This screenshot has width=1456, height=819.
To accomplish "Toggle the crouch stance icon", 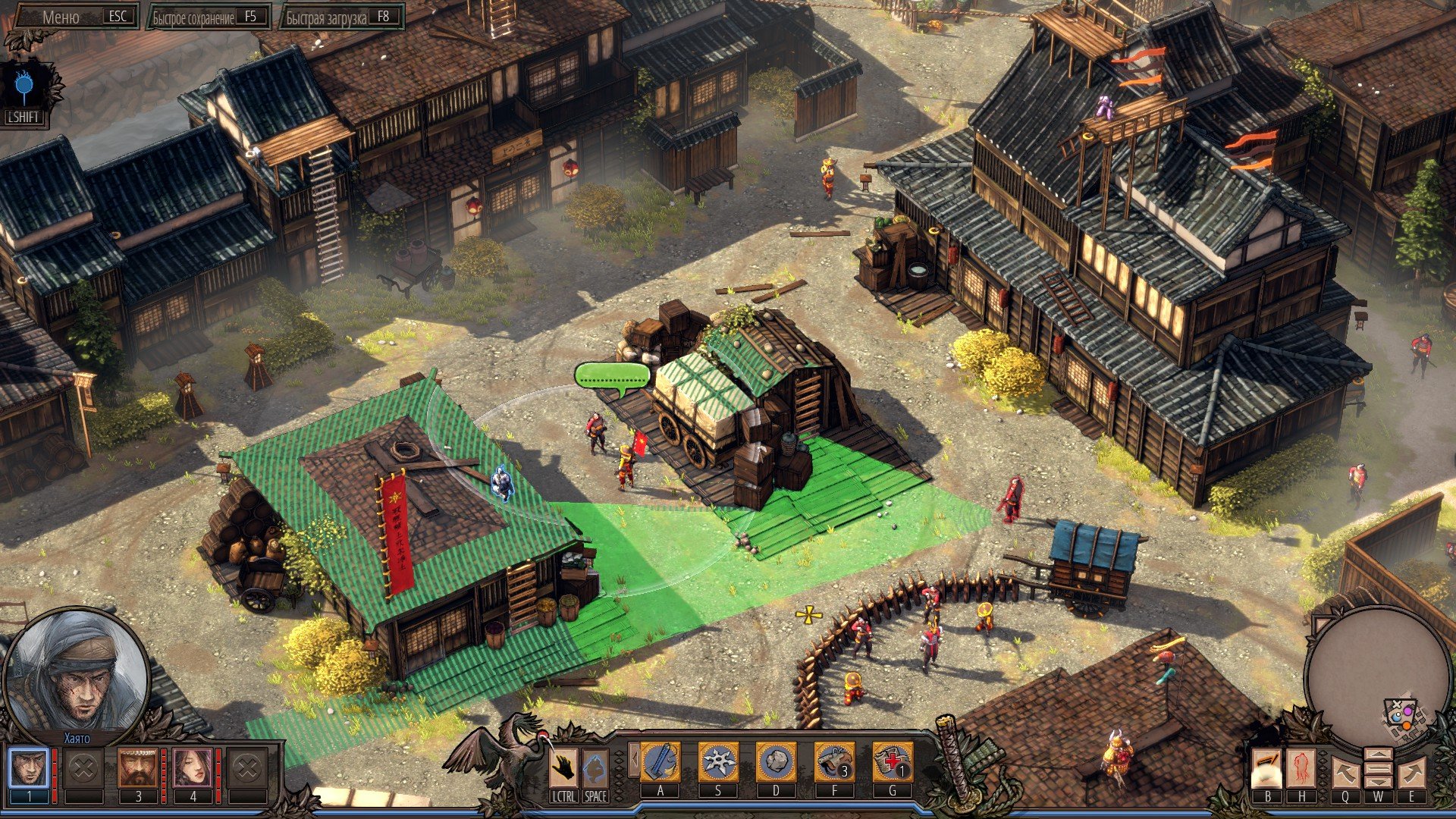I will pyautogui.click(x=595, y=768).
